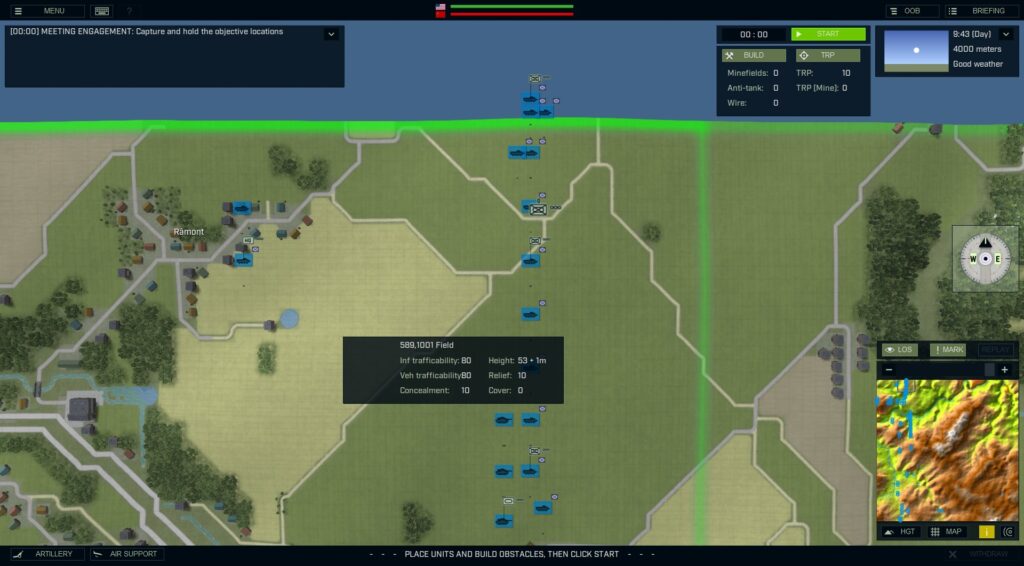1024x566 pixels.
Task: Expand the weather and time panel
Action: click(x=1006, y=34)
